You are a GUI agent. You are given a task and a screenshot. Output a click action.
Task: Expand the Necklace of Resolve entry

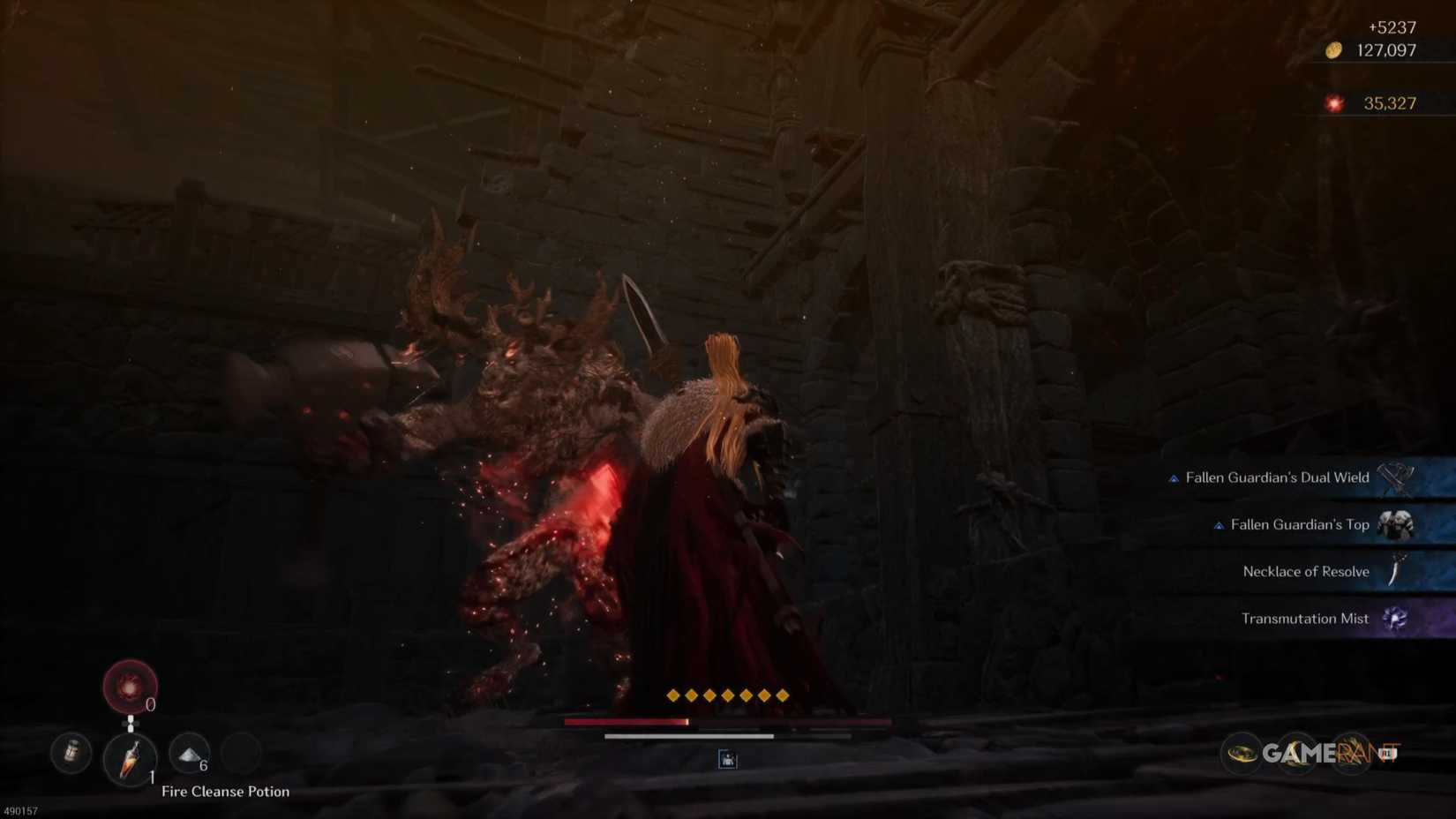(1306, 571)
